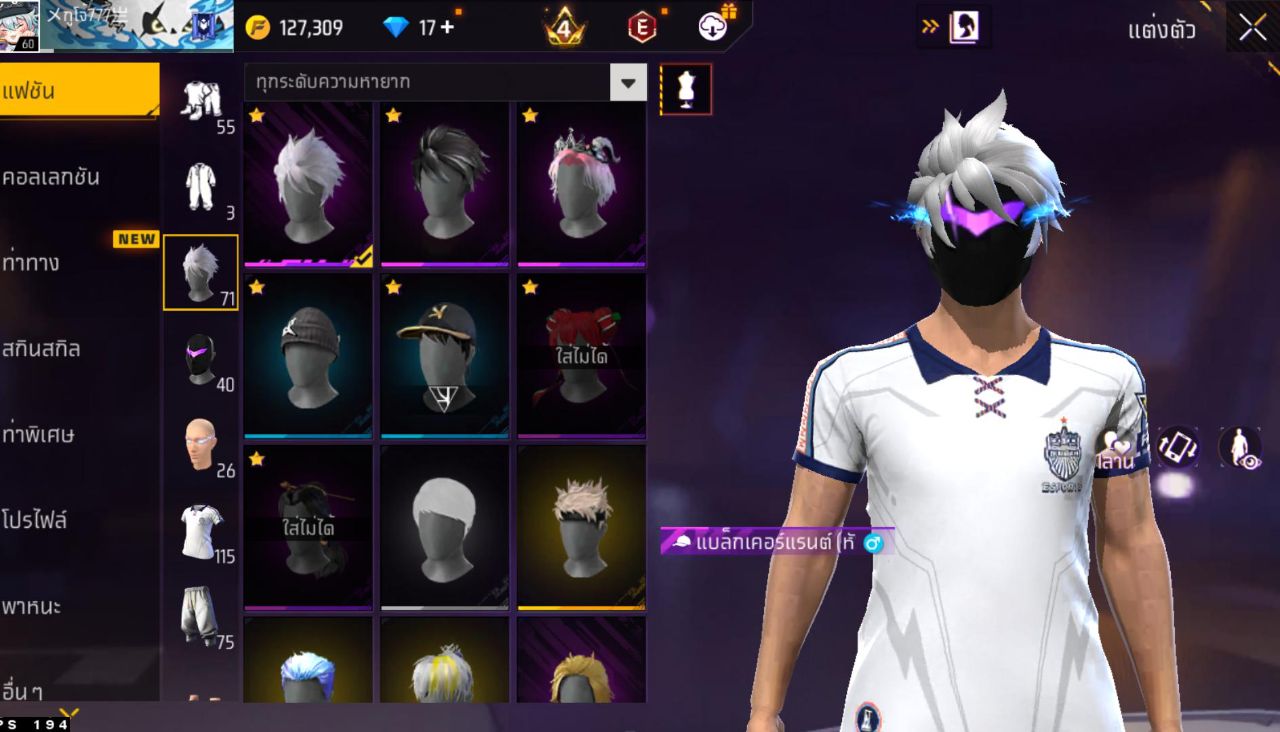Toggle the favorite star on the crowned hairstyle

tap(530, 117)
